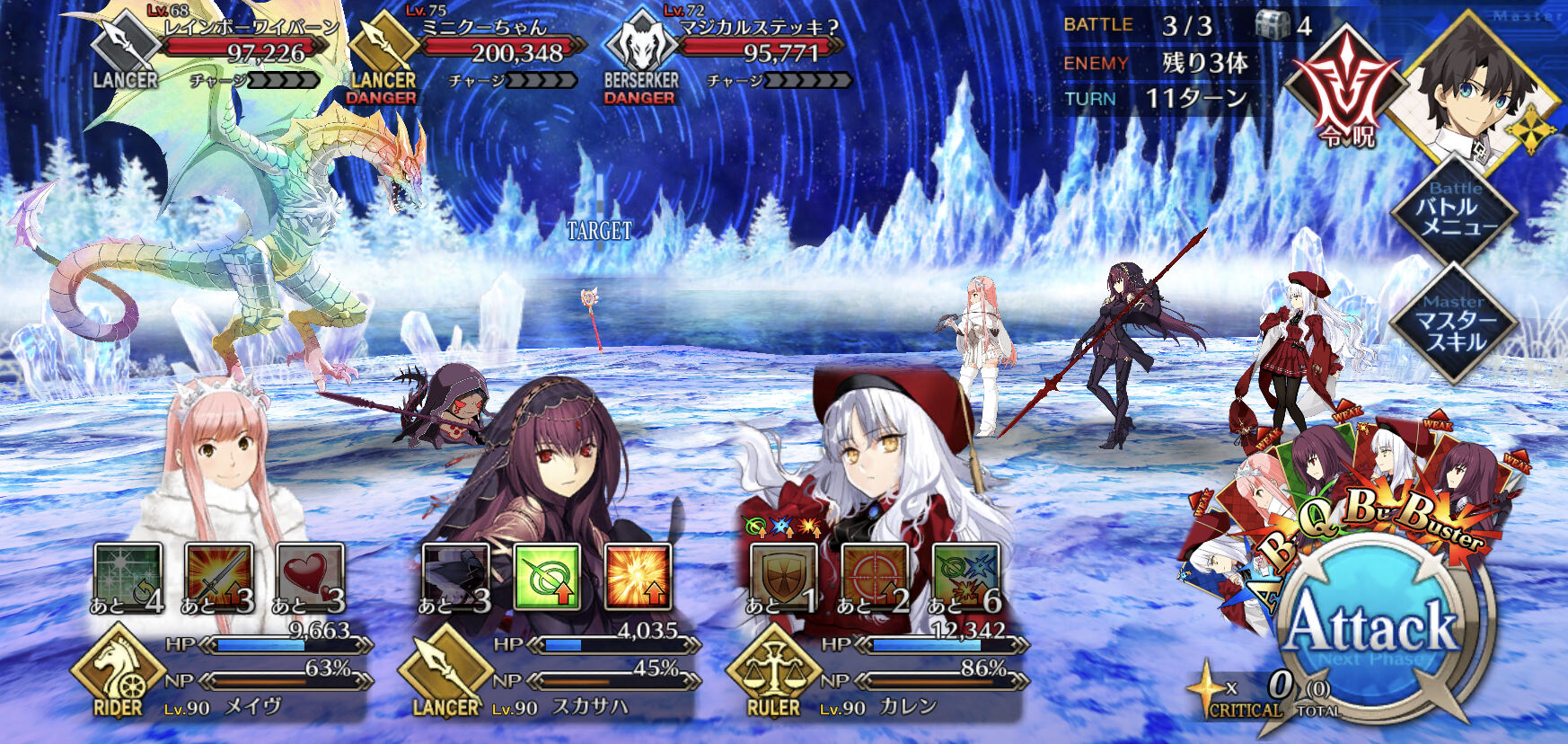Viewport: 1568px width, 744px height.
Task: Activate Scathach's orange burst skill
Action: click(x=639, y=576)
